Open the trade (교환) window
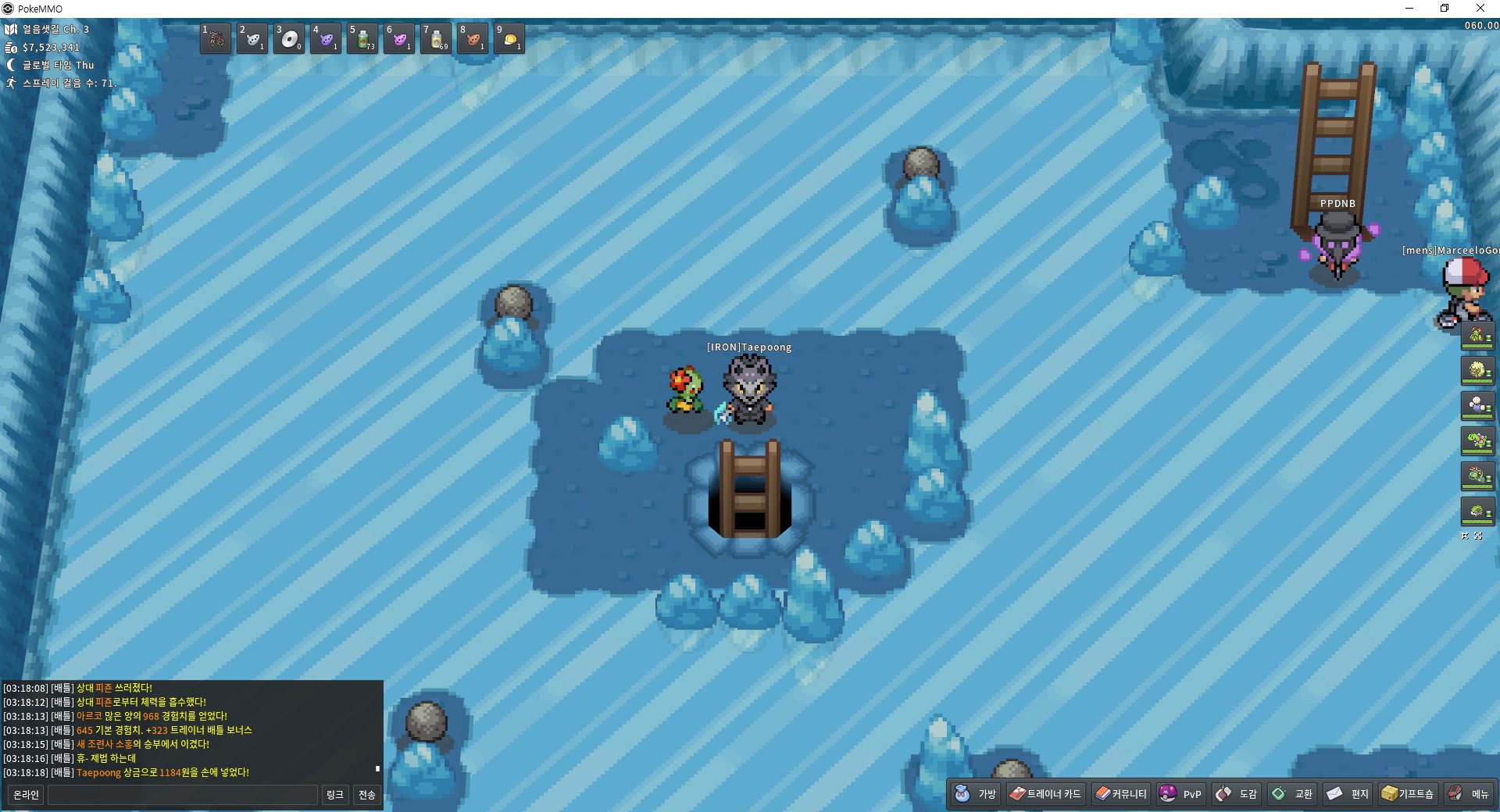 (x=1292, y=794)
